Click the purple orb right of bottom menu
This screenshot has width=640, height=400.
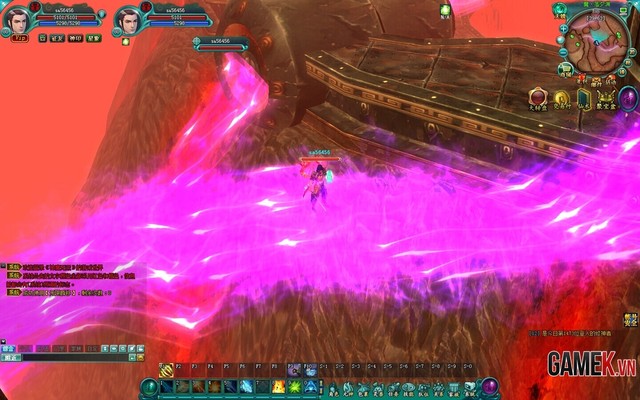490,387
